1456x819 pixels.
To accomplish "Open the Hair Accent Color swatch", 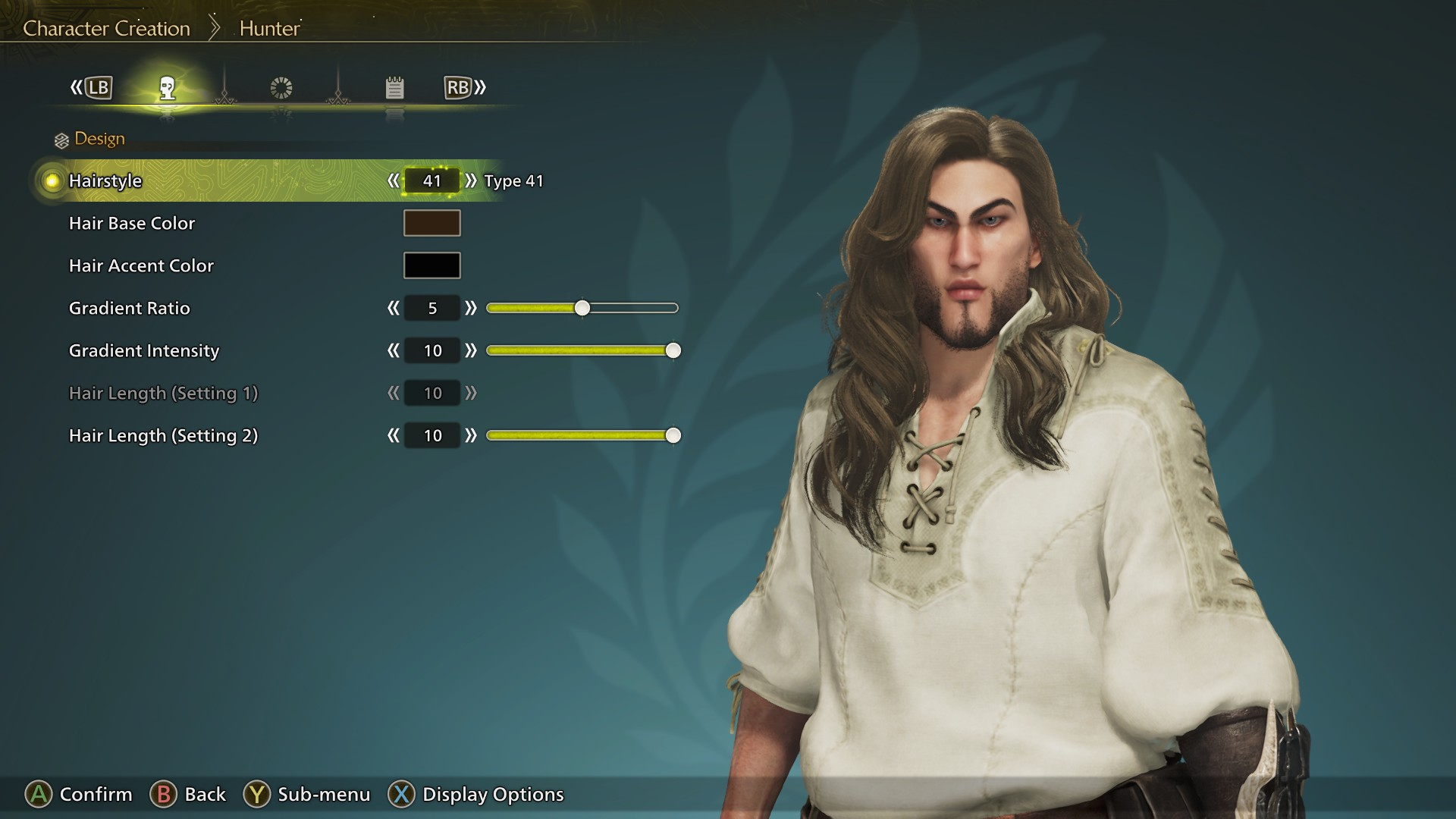I will [x=431, y=265].
